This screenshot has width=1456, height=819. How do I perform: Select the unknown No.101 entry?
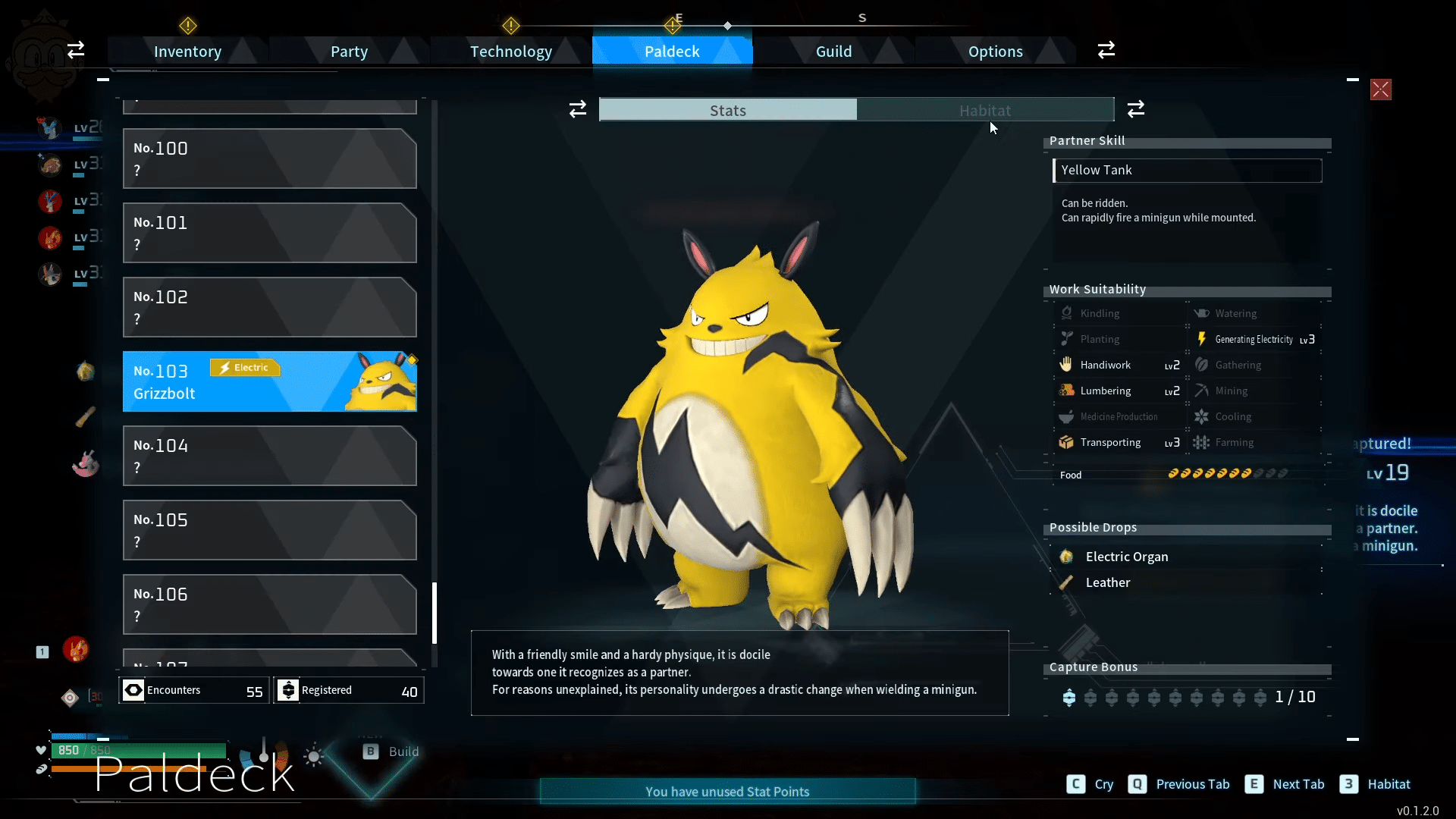[x=269, y=233]
